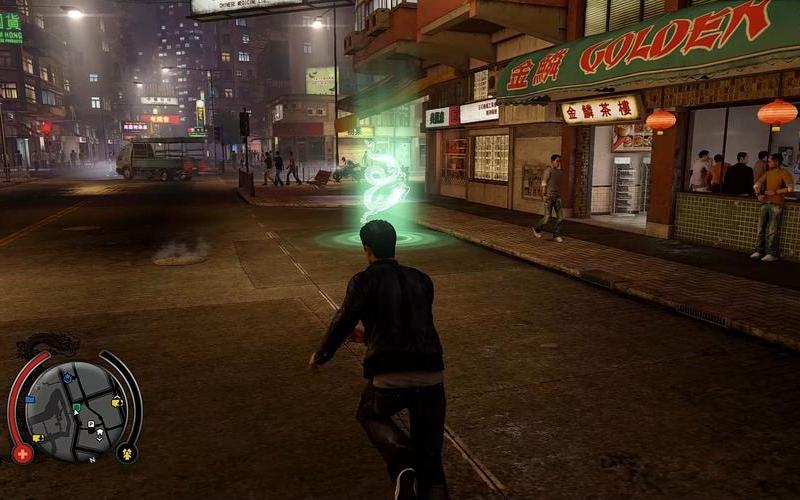Click the yellow Face meter icon

click(127, 453)
